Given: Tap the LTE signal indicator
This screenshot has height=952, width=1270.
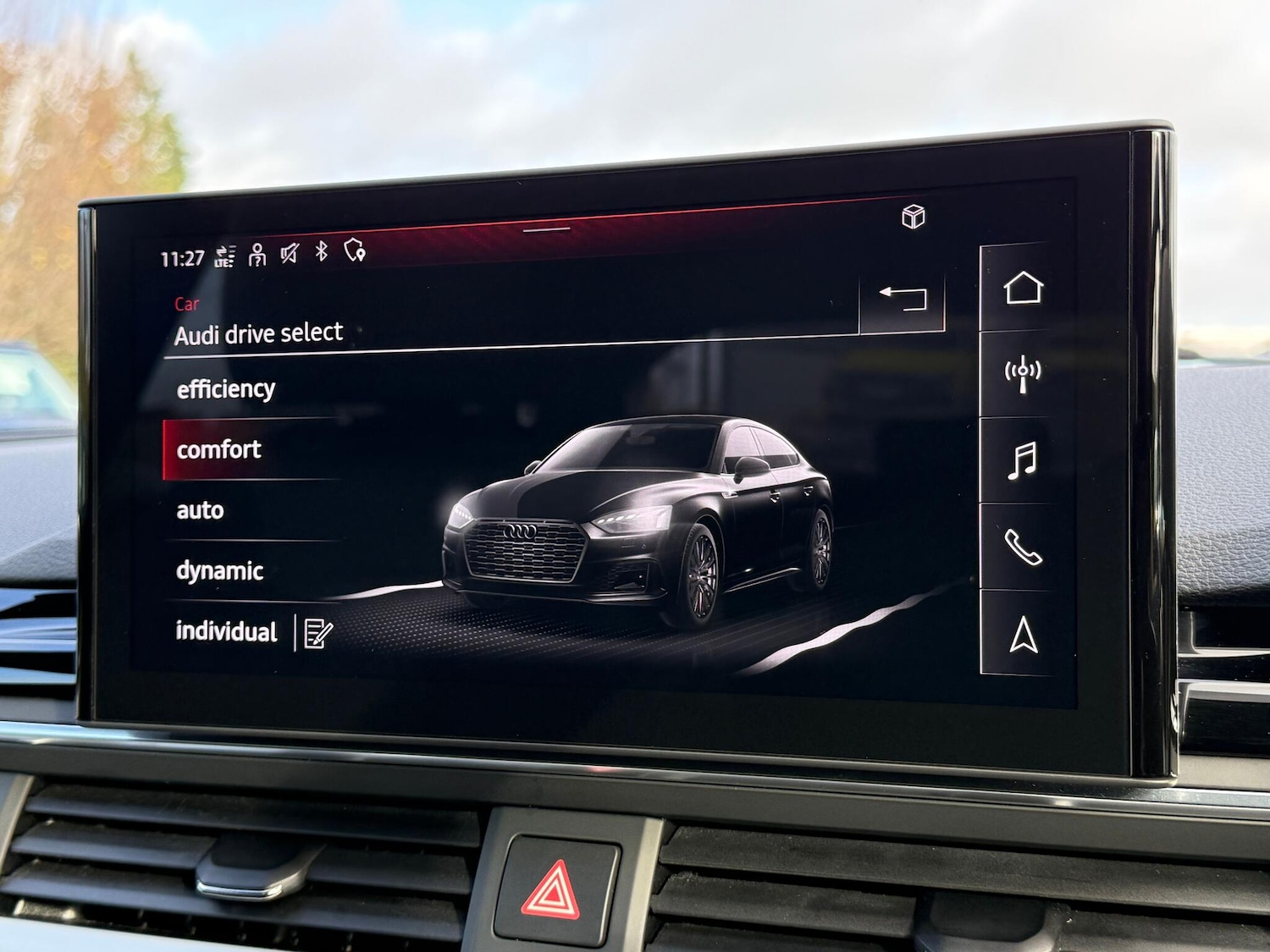Looking at the screenshot, I should point(224,254).
